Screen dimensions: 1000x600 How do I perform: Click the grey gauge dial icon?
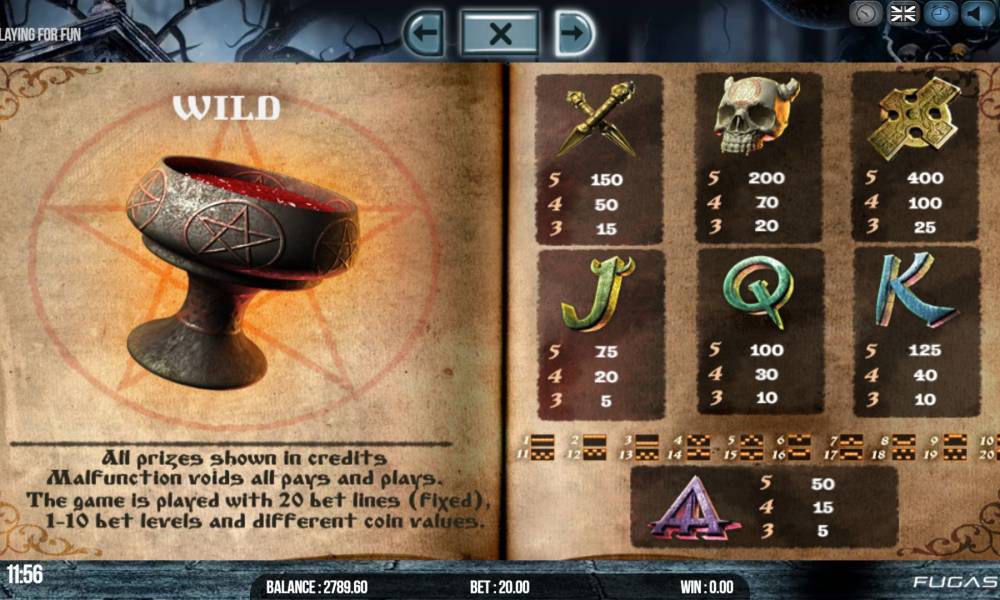coord(866,14)
